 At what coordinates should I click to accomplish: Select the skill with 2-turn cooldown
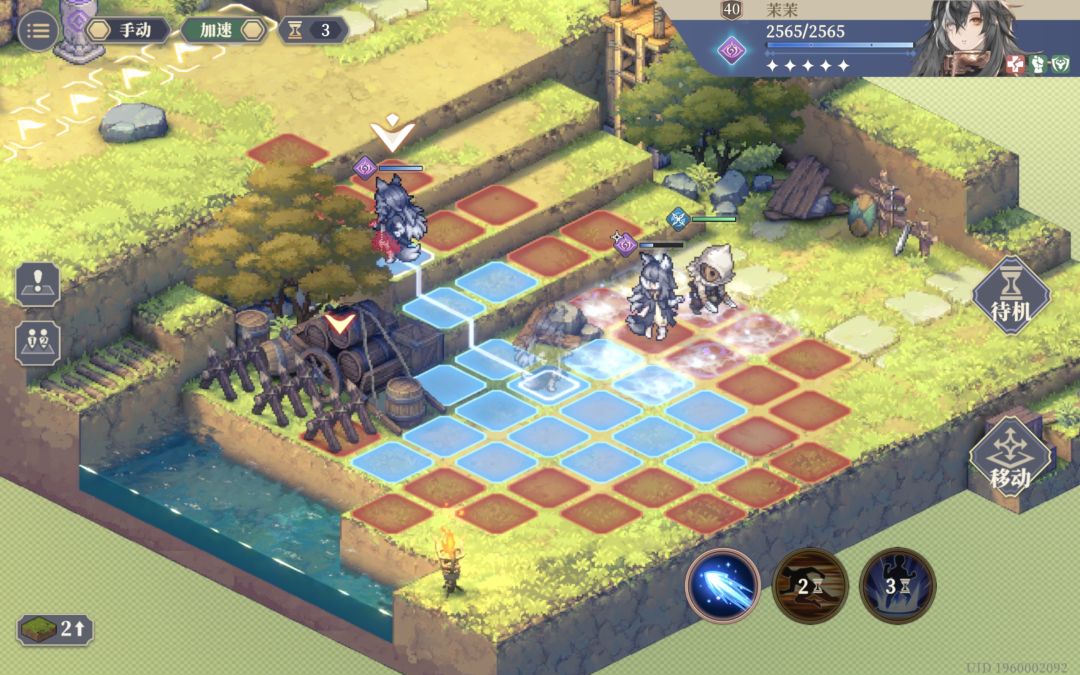click(810, 586)
